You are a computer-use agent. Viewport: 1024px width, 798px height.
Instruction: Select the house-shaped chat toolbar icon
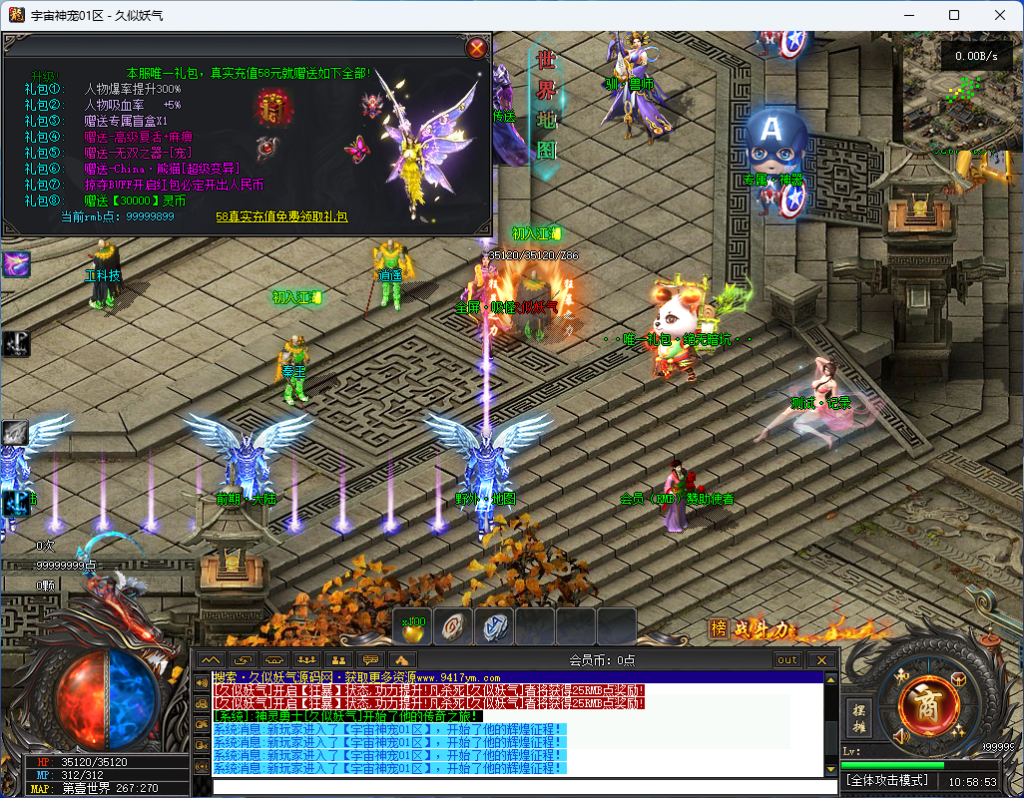click(x=402, y=660)
